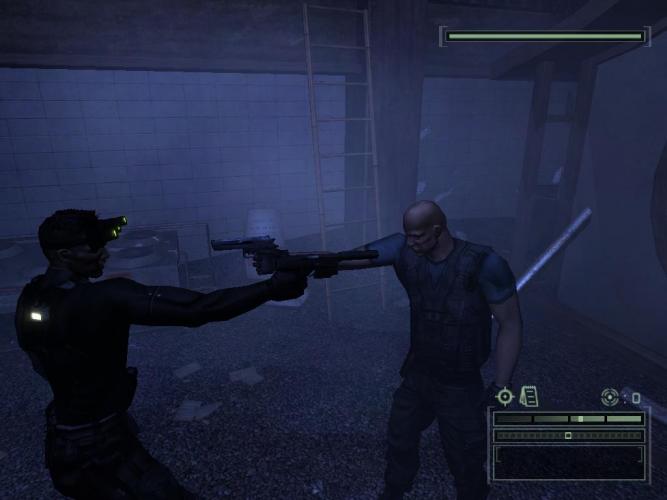This screenshot has height=500, width=667.
Task: Click the bullseye alarm counter icon
Action: (610, 397)
